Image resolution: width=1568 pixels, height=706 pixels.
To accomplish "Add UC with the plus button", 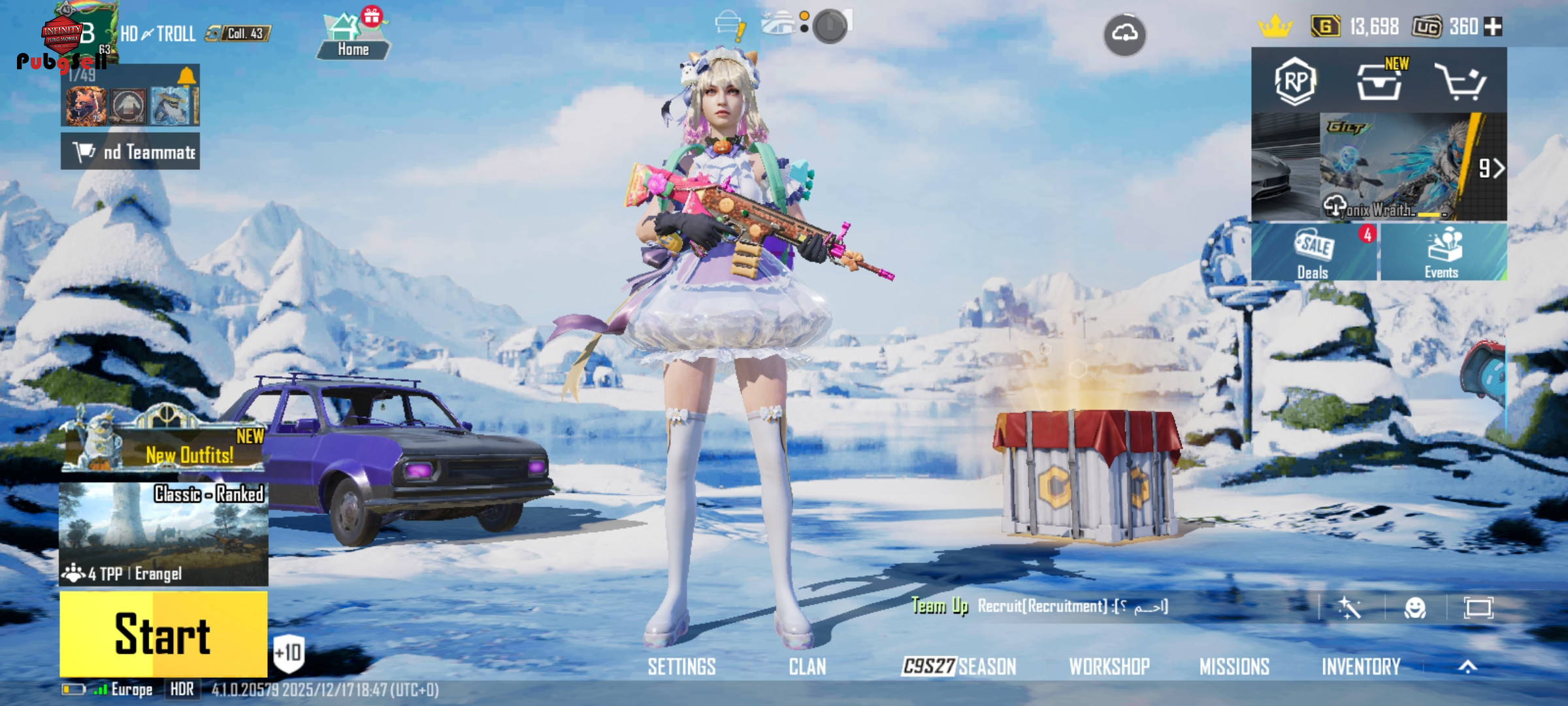I will (x=1493, y=27).
